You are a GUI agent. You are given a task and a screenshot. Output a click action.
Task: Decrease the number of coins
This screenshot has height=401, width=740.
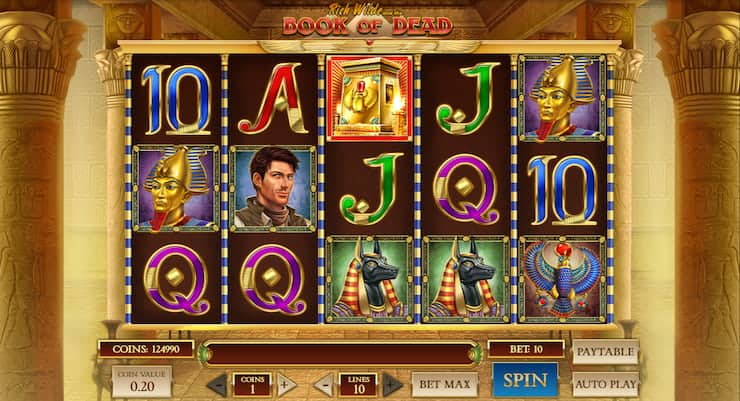pyautogui.click(x=217, y=384)
